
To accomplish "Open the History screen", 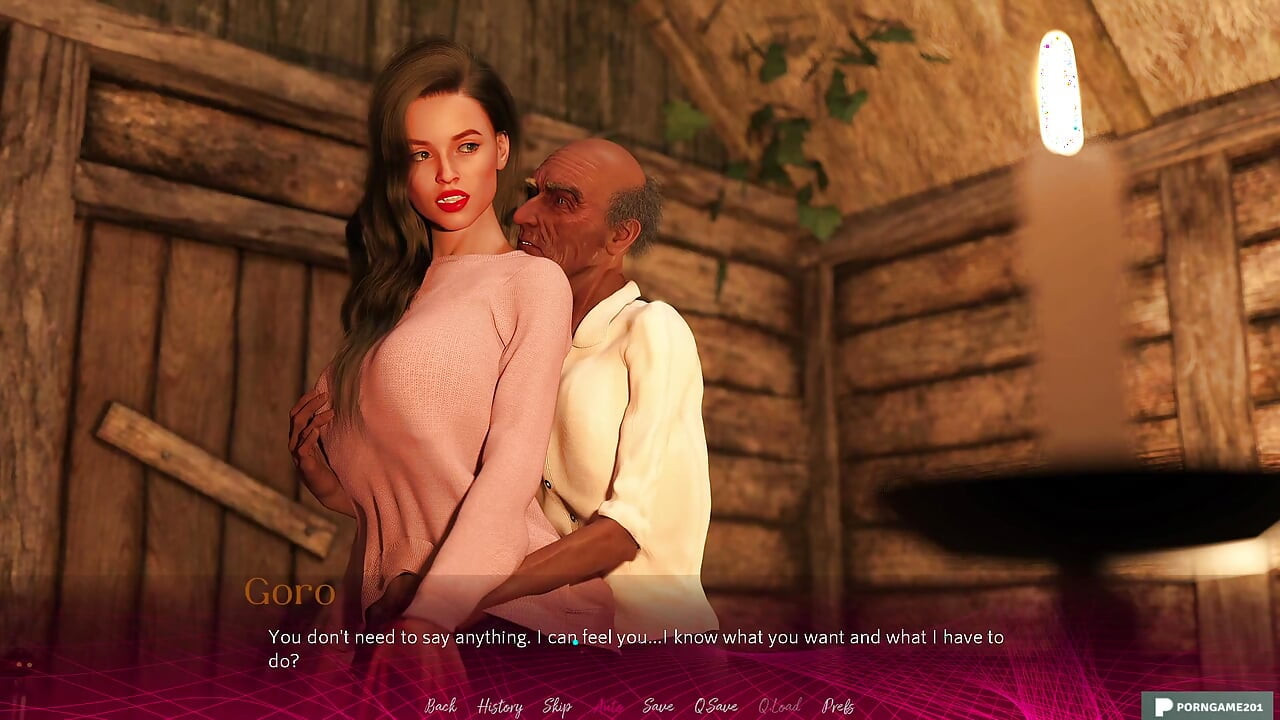I will click(x=501, y=707).
